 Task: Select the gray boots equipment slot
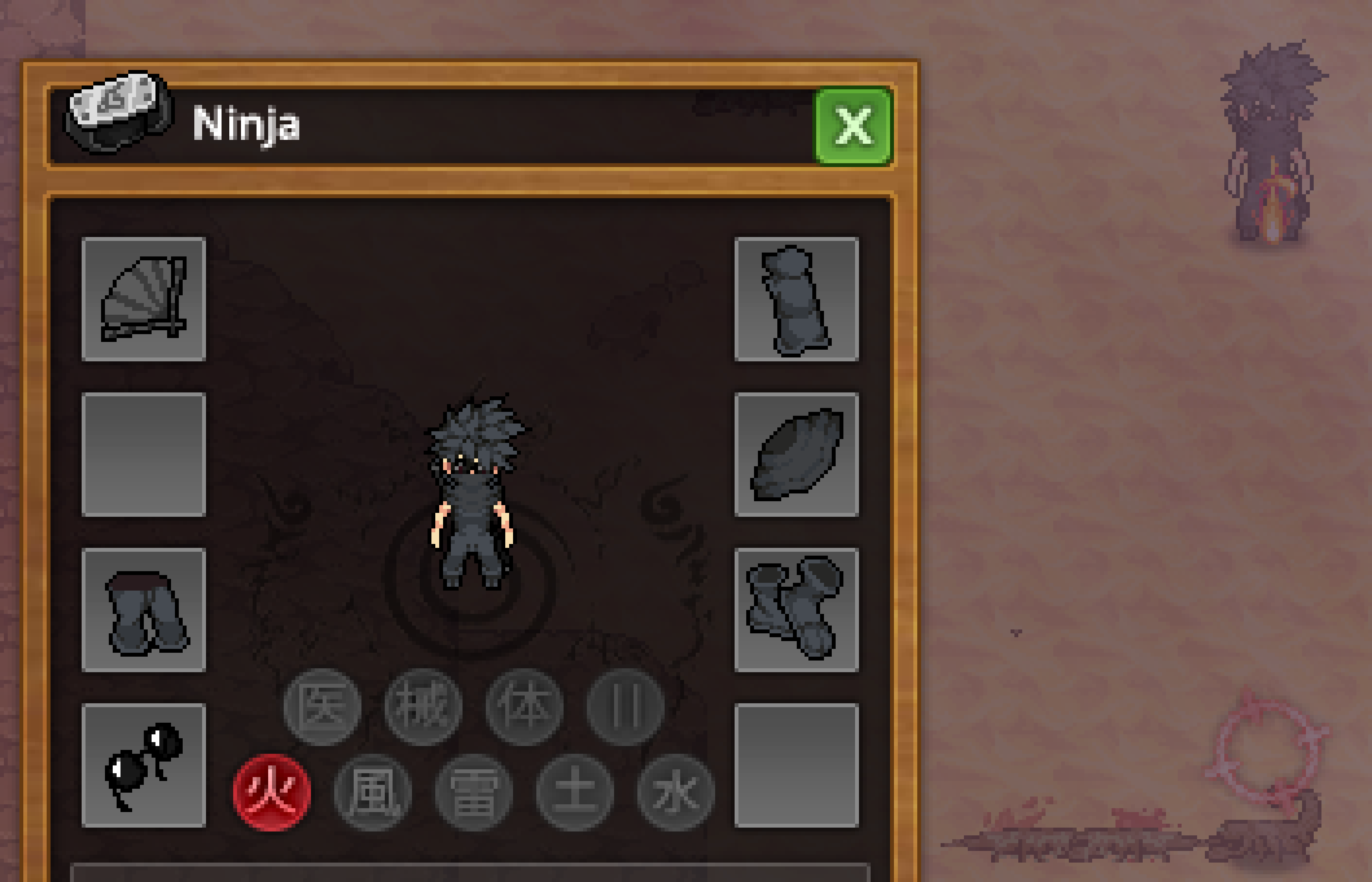(x=796, y=610)
